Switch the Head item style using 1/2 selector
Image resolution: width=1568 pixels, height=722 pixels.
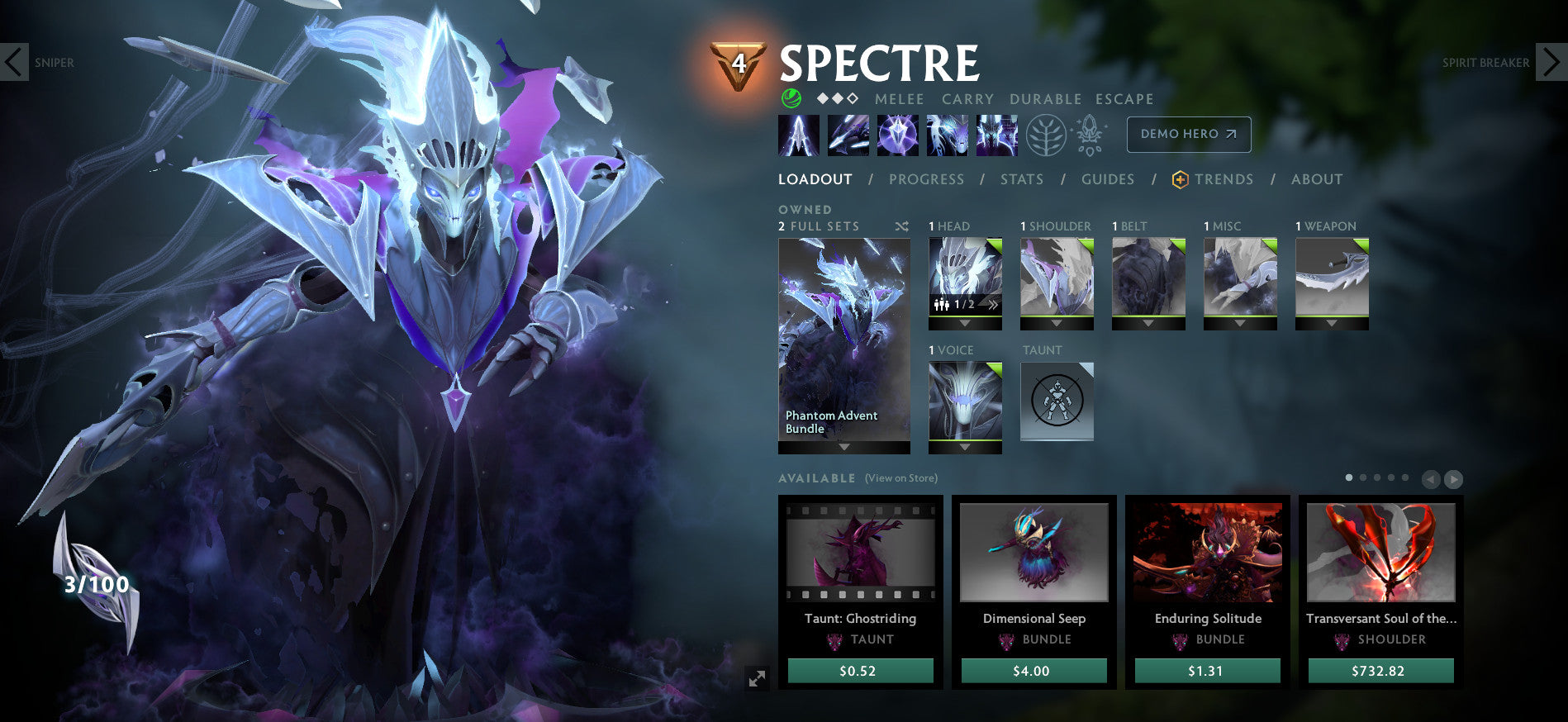[x=963, y=305]
